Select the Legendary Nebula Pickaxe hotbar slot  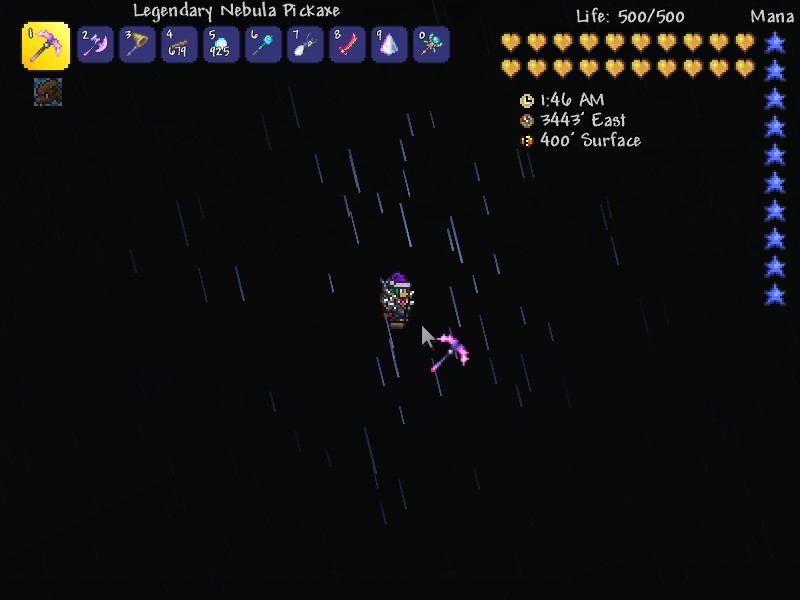pos(46,46)
